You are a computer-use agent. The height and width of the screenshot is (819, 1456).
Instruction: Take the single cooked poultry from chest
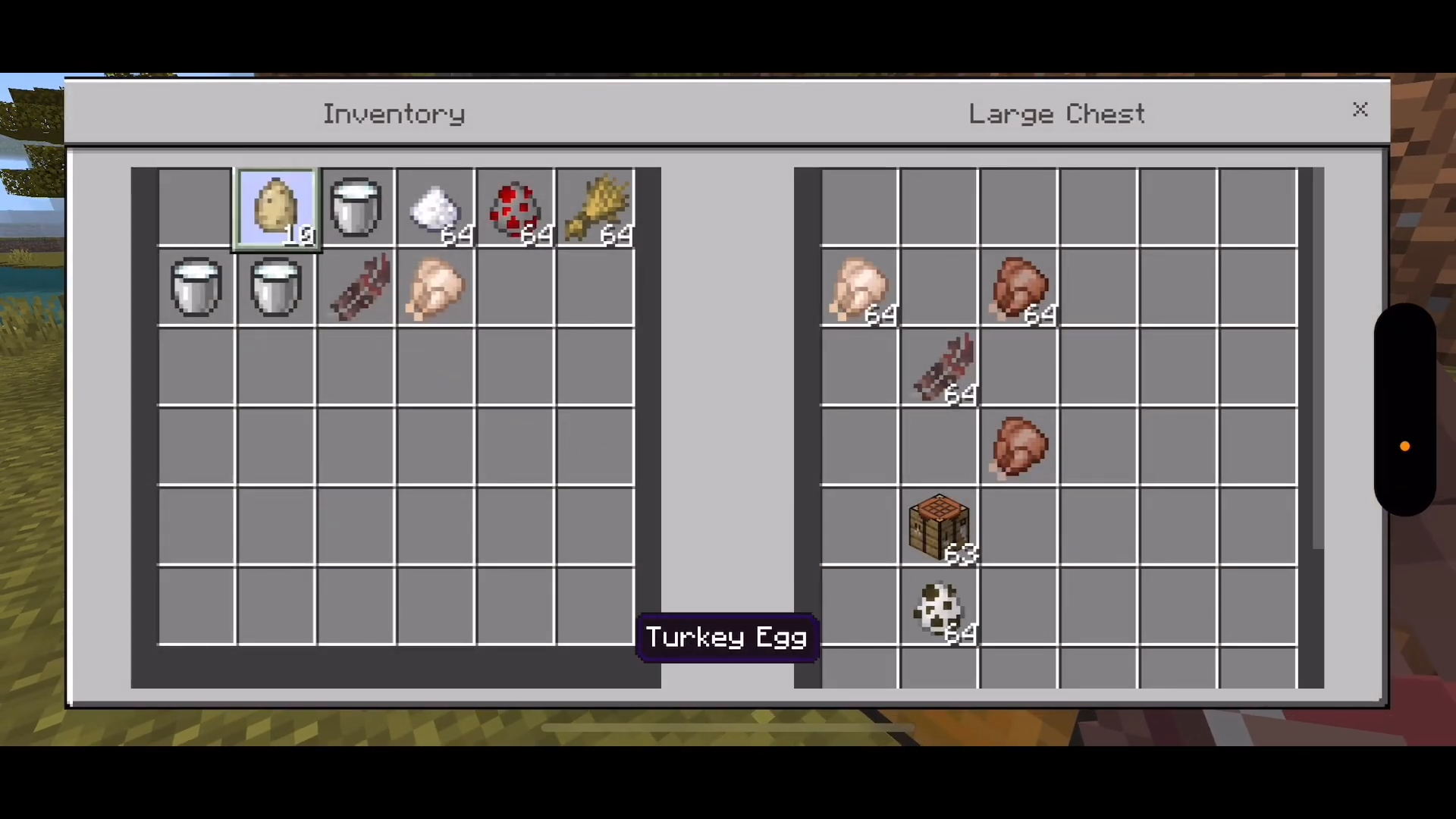pyautogui.click(x=1019, y=447)
